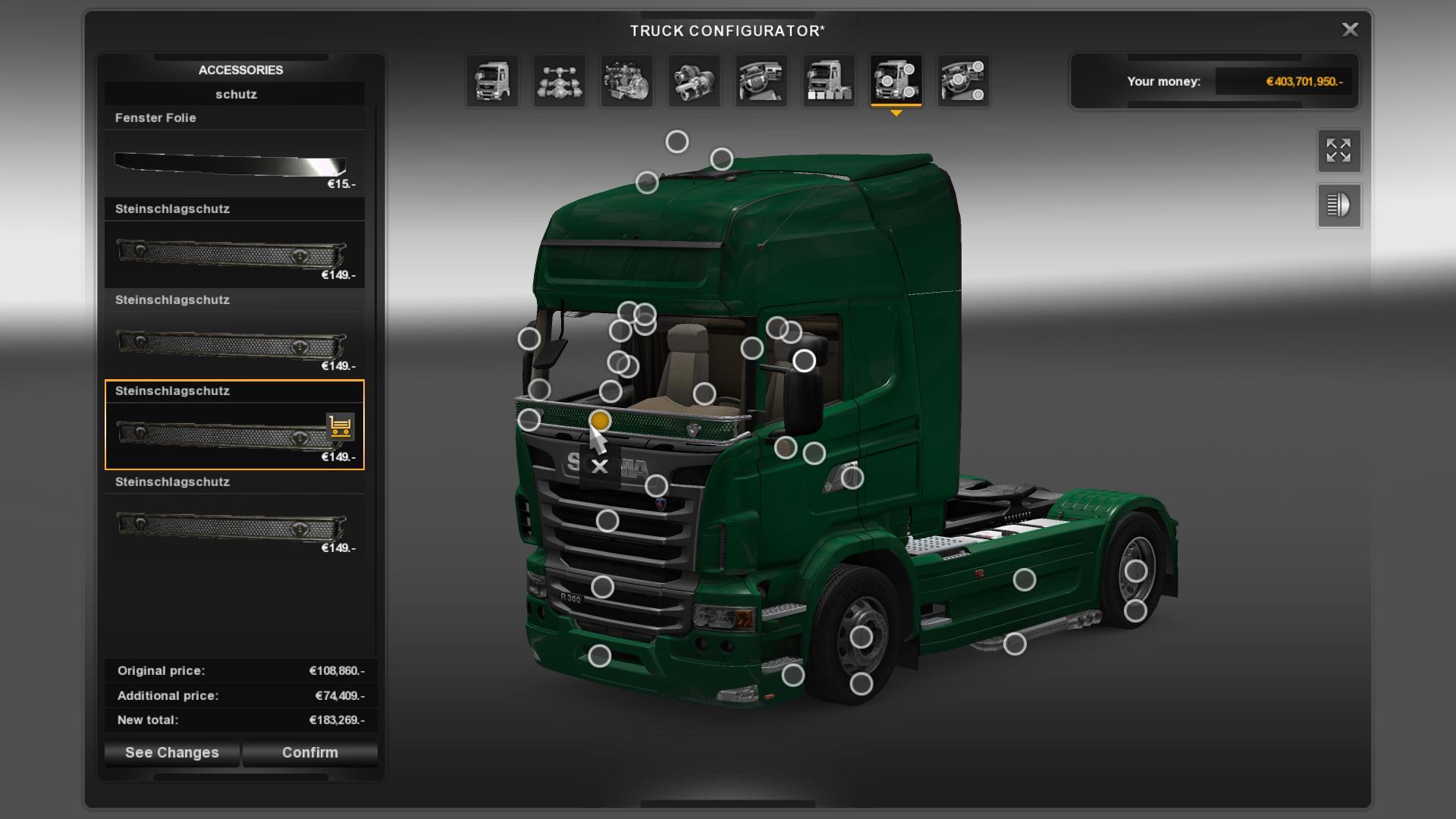Open the cabin selection tab

492,80
